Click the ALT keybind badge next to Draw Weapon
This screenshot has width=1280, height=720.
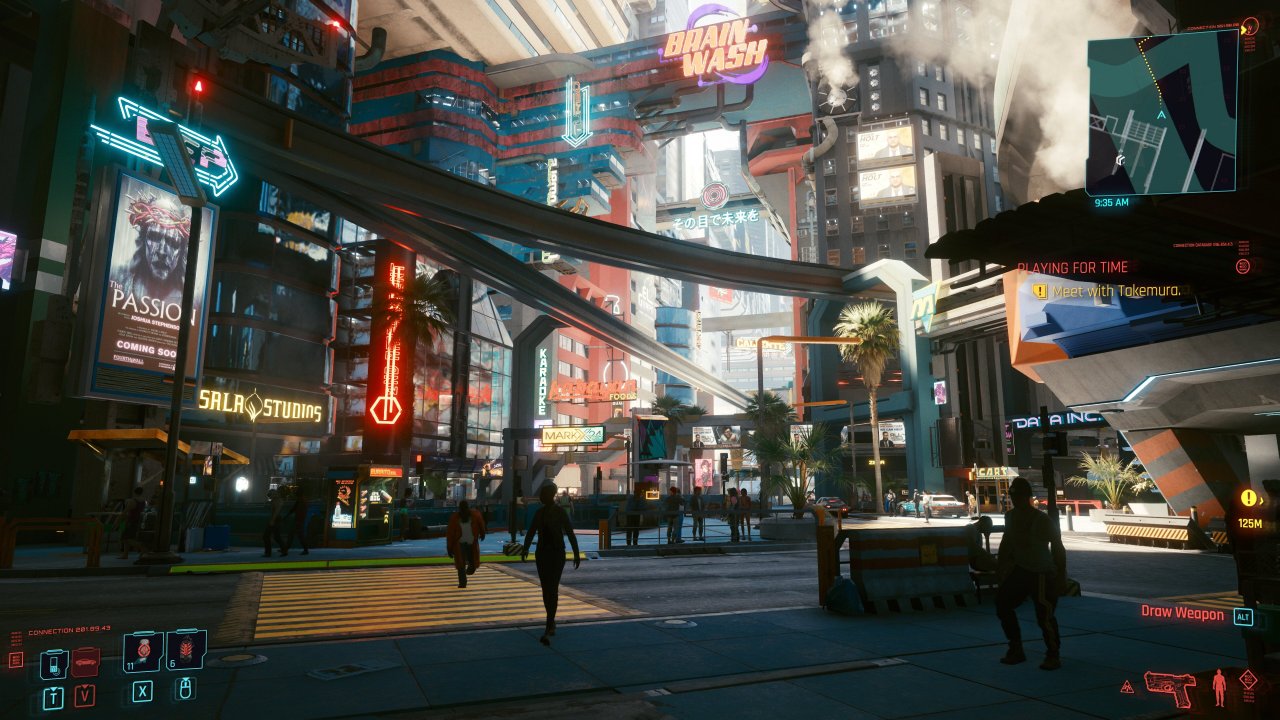pos(1243,617)
